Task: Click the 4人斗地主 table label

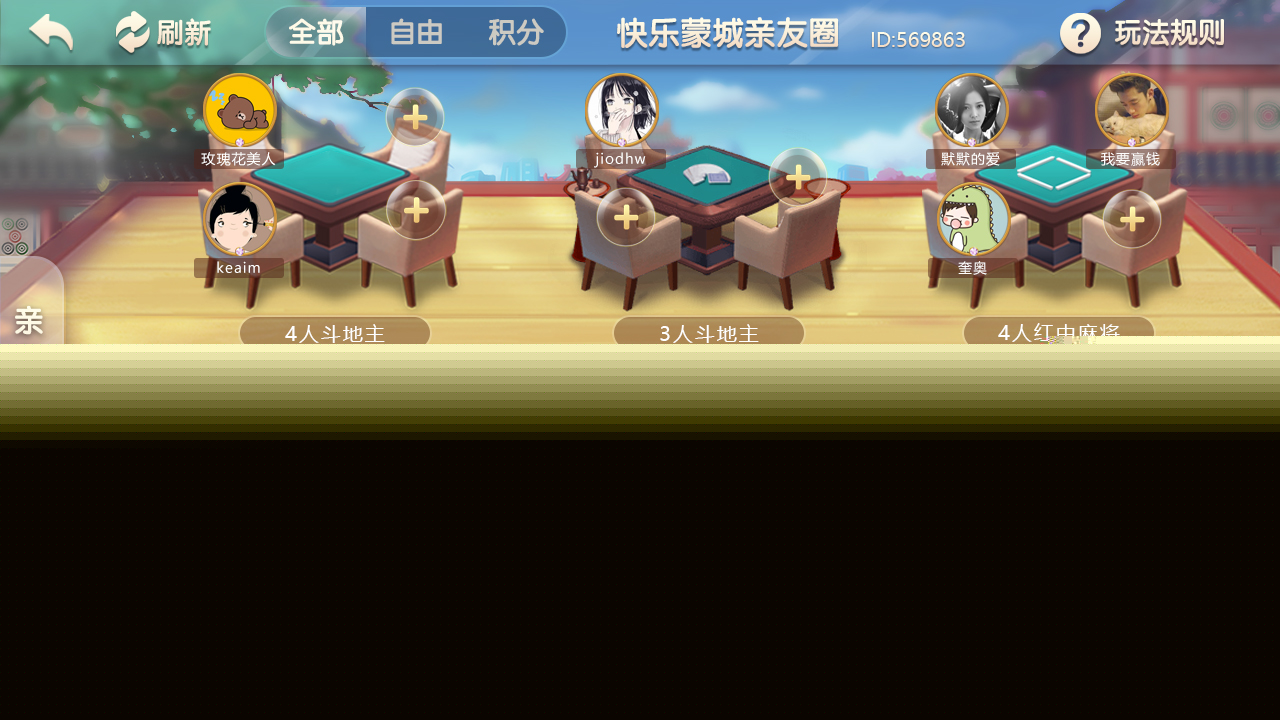Action: point(335,333)
